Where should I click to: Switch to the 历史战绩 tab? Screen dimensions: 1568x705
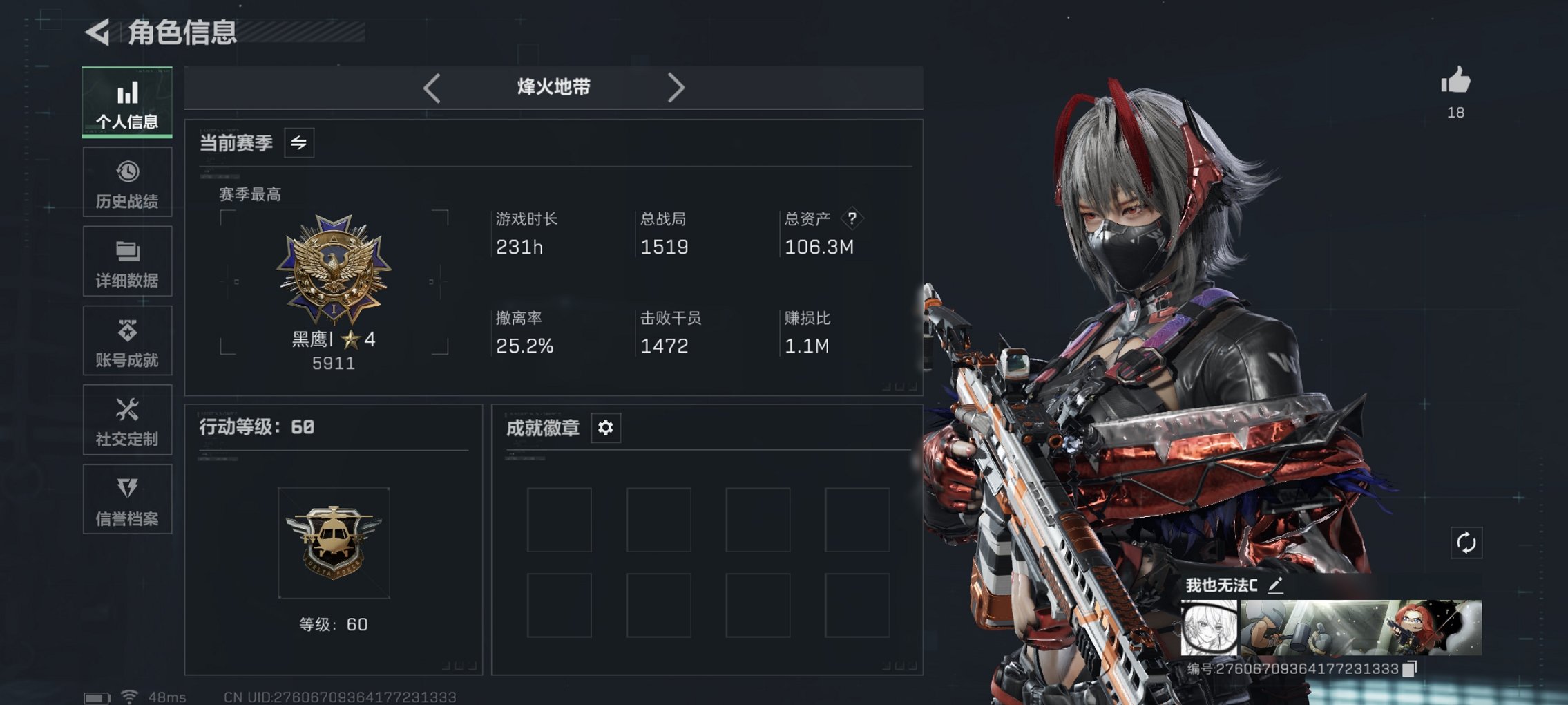tap(127, 182)
